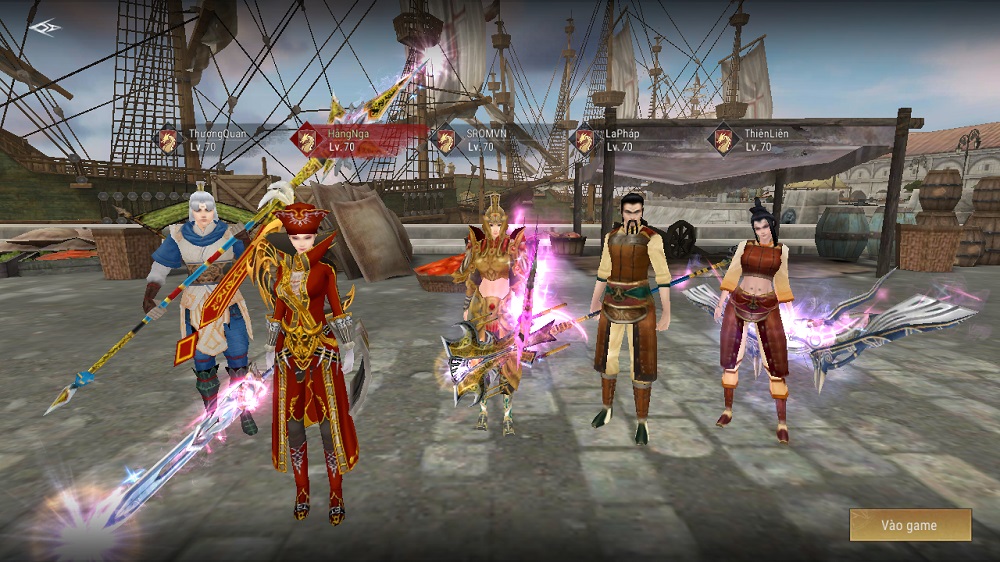Screen dimensions: 1000x562
Task: Select the ThuongQuan character tab
Action: (x=206, y=140)
